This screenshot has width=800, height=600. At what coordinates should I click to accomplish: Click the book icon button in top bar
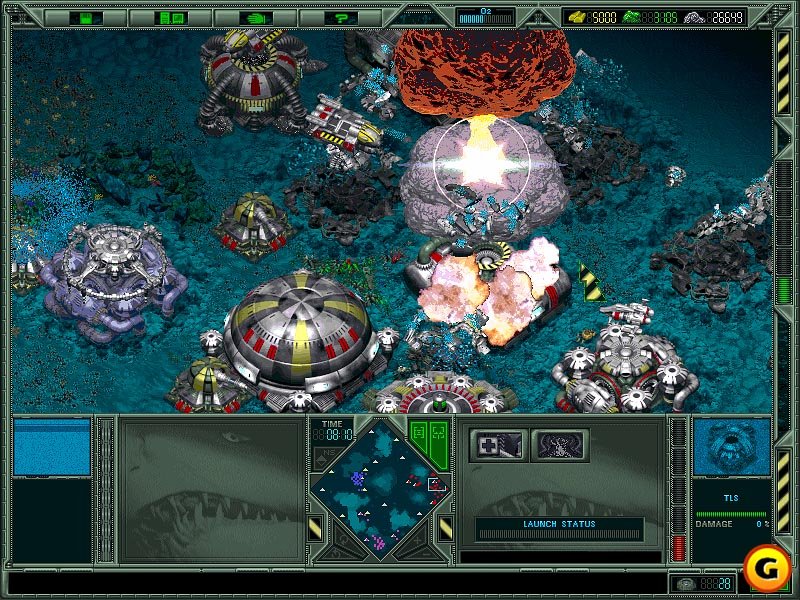pos(171,17)
